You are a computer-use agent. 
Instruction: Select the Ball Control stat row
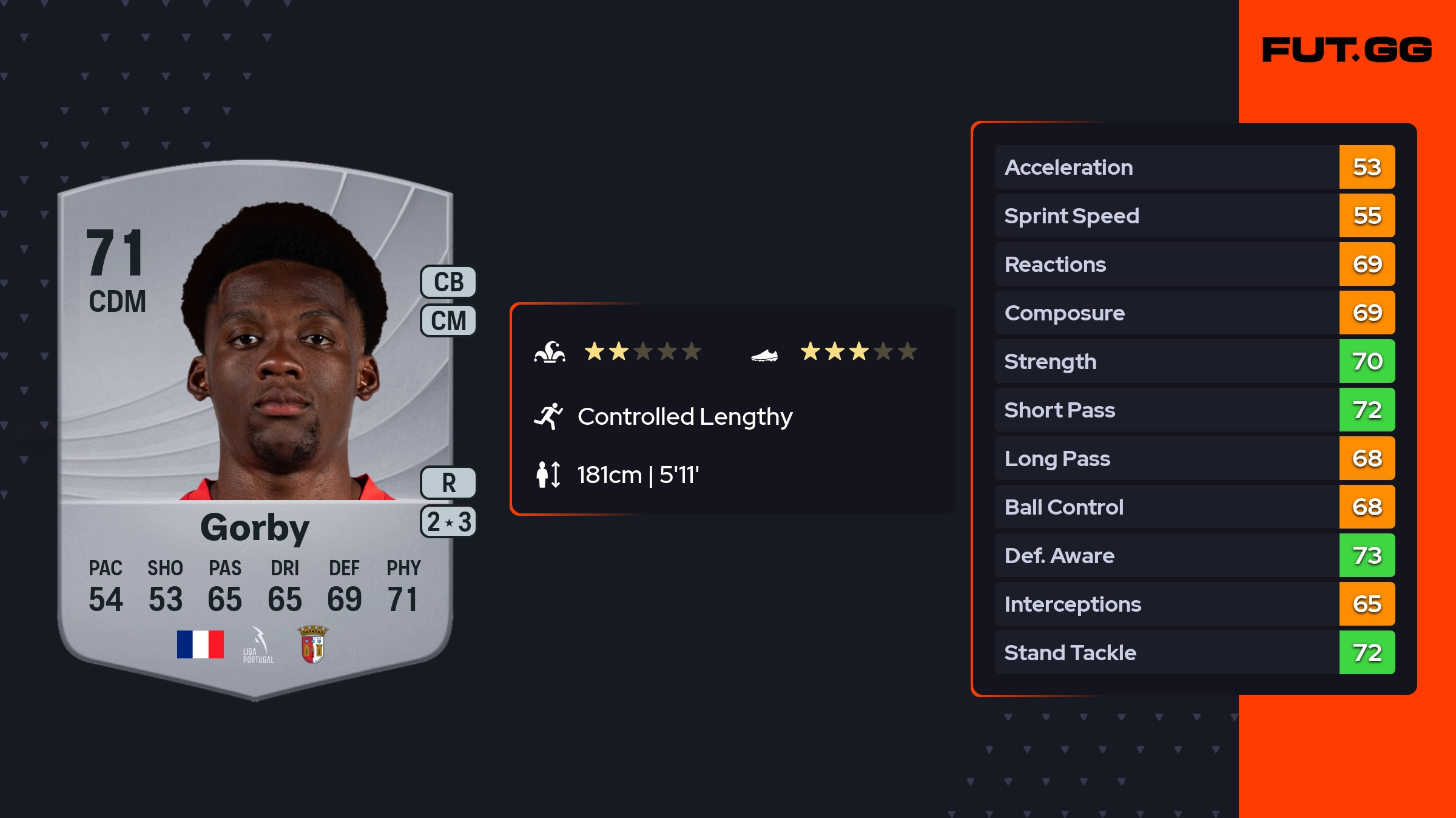[1194, 507]
